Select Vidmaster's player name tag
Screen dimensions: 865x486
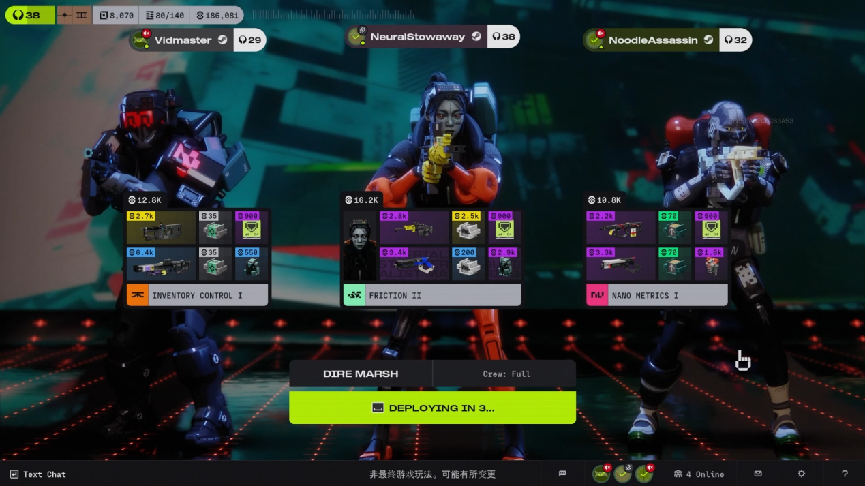point(181,40)
